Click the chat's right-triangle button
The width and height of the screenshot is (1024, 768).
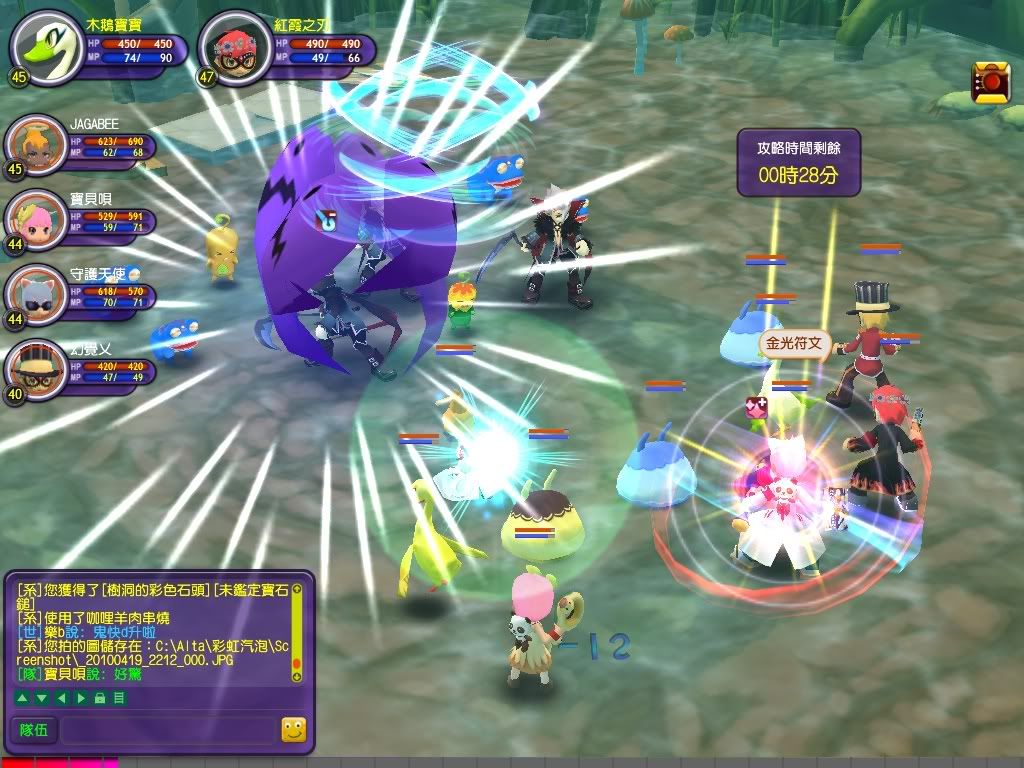point(81,697)
